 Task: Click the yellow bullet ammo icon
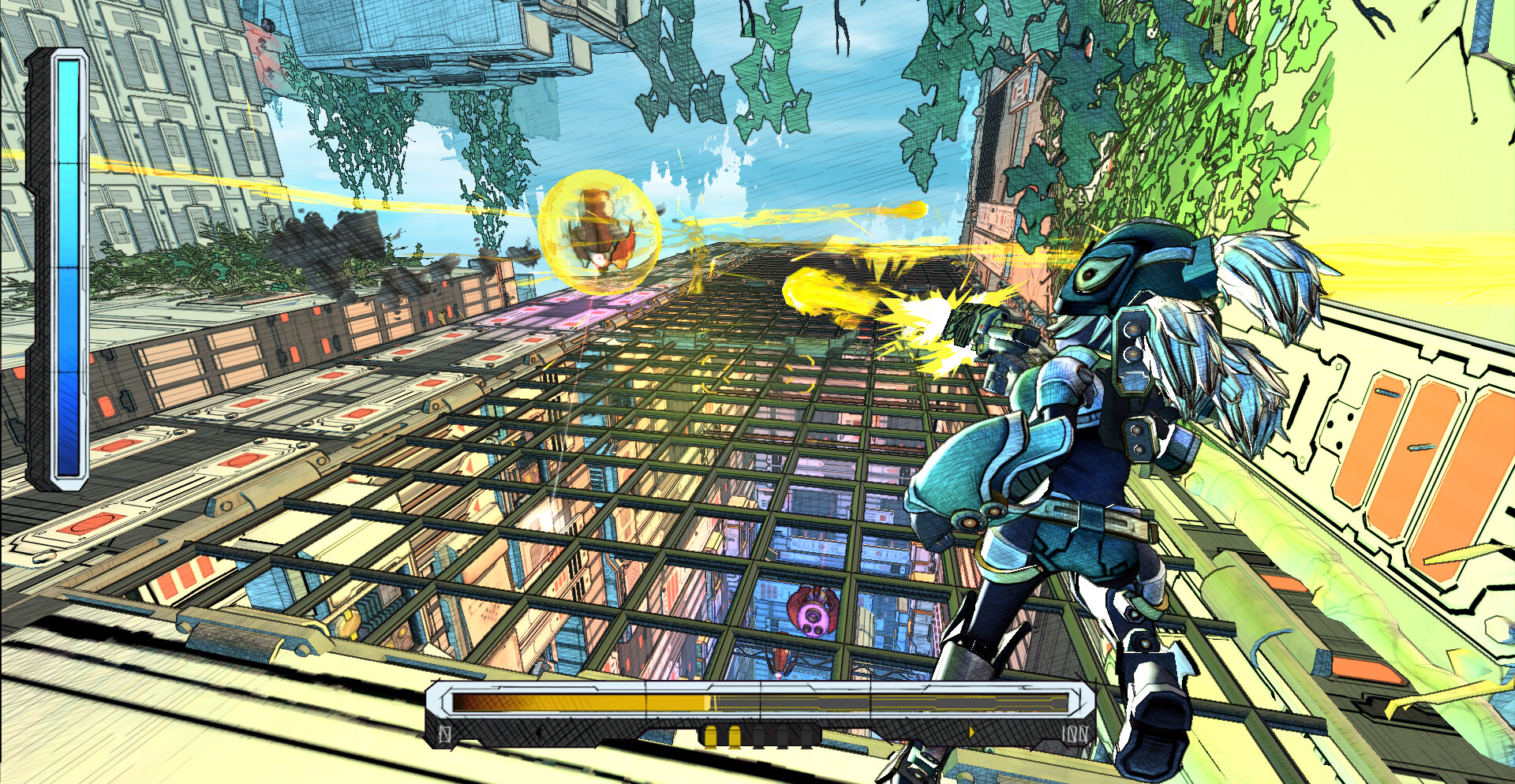coord(713,735)
